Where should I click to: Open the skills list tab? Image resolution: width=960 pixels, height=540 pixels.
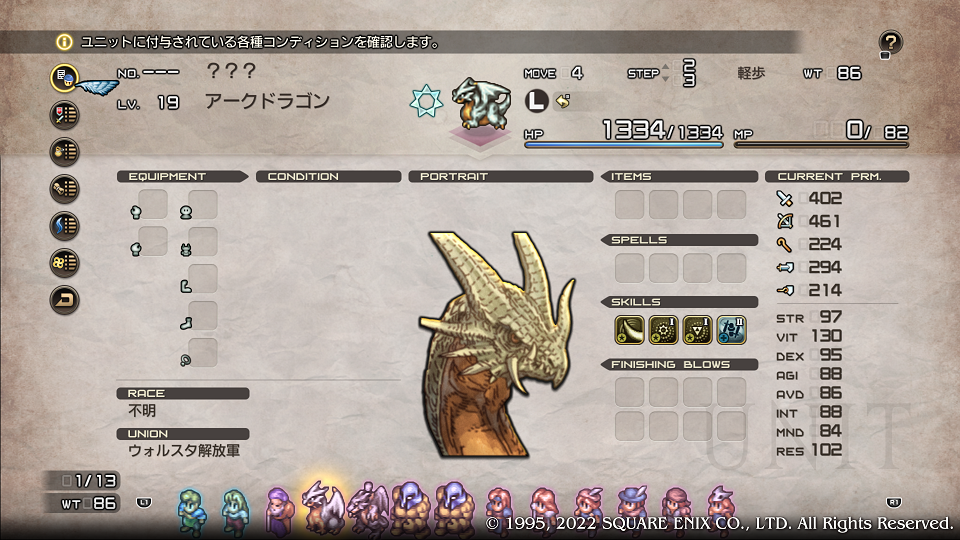tap(65, 262)
